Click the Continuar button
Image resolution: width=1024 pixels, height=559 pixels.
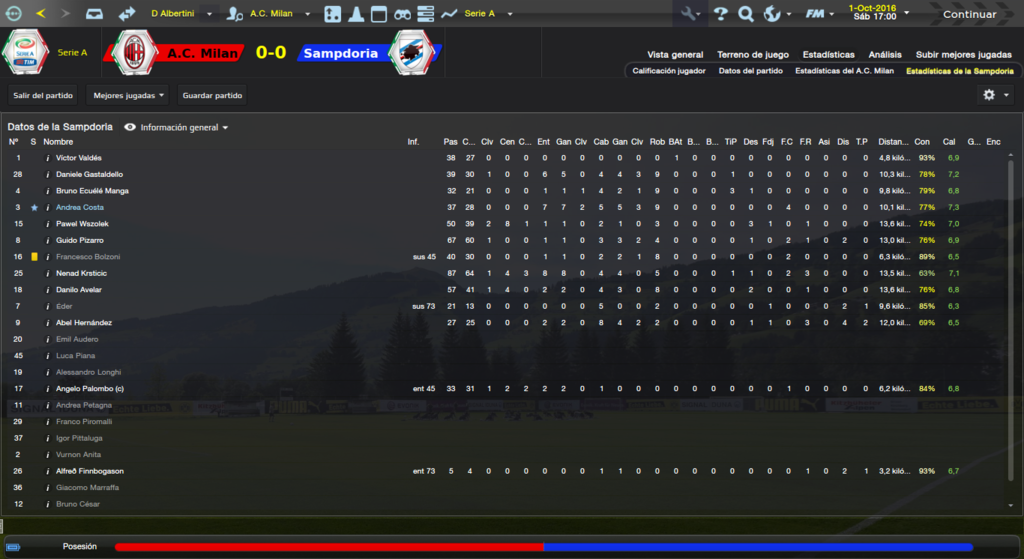tap(969, 14)
